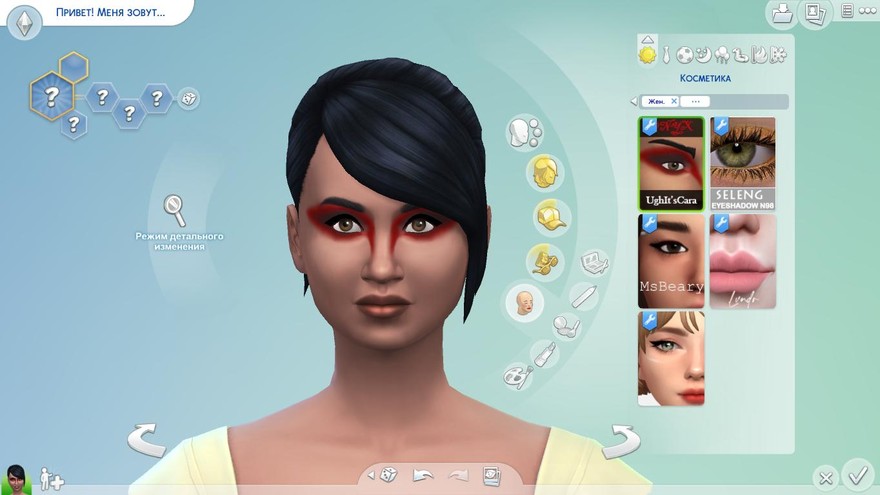
Task: Select the UghIt'sCara red eyeshadow thumbnail
Action: click(x=671, y=162)
